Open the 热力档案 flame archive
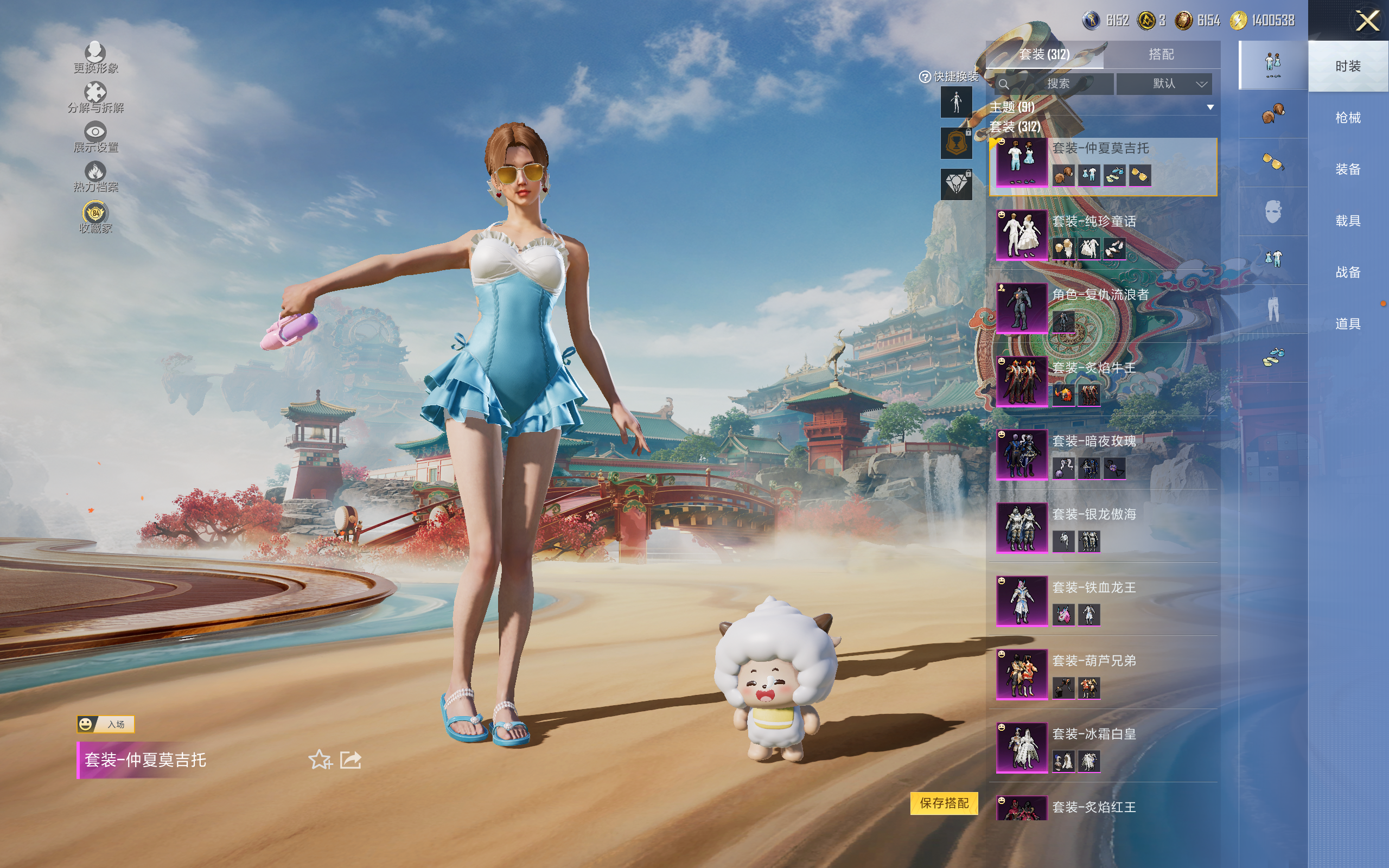The width and height of the screenshot is (1389, 868). point(95,176)
